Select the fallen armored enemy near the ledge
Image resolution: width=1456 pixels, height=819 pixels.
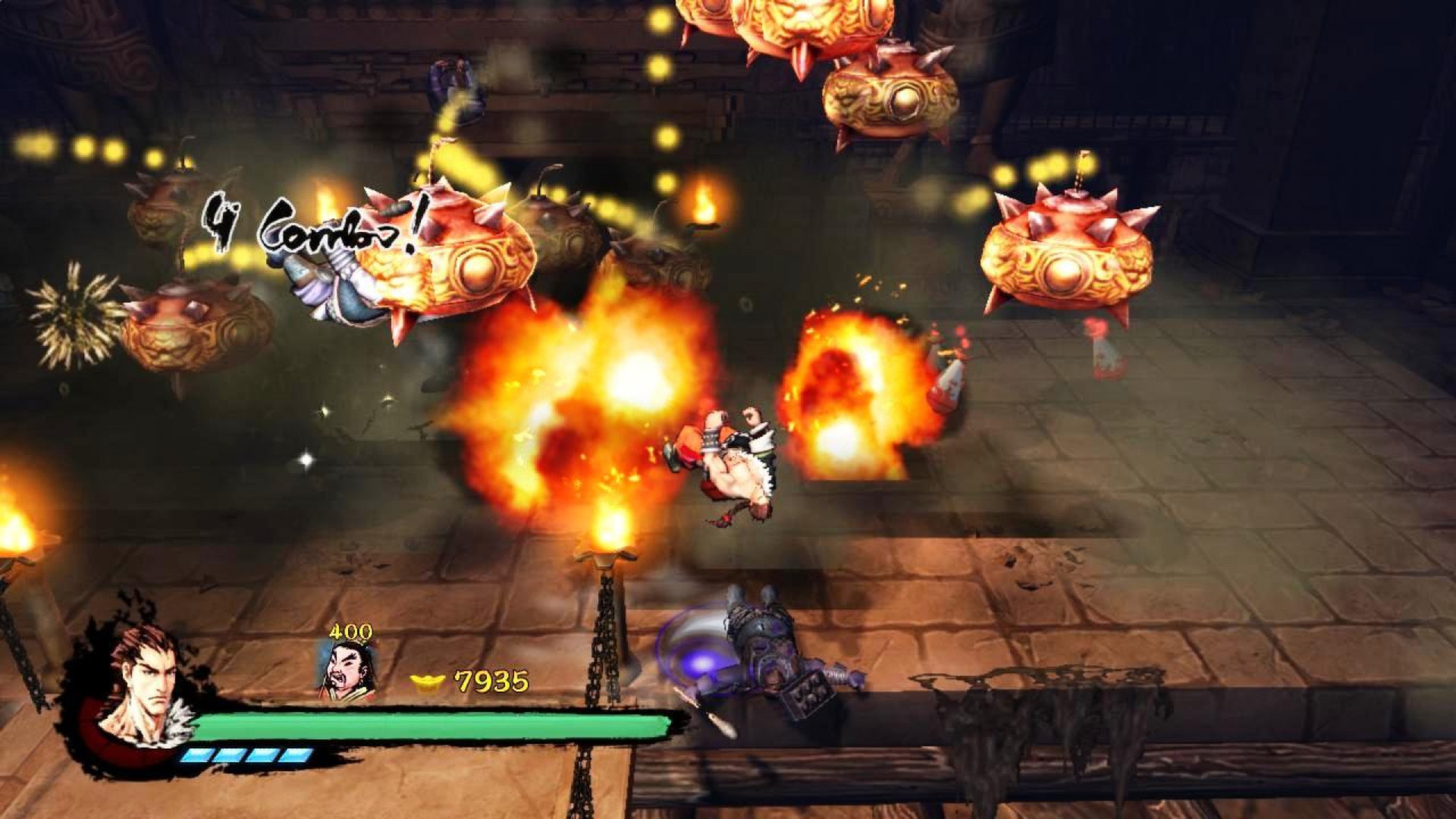pyautogui.click(x=766, y=660)
